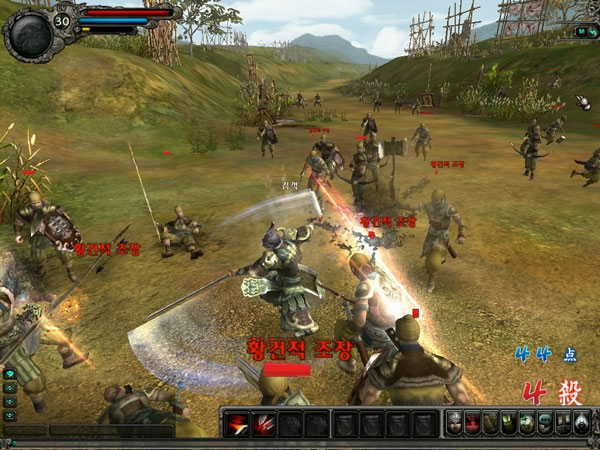Click the small green-lit toggle below the sky
This screenshot has height=450, width=600.
[581, 31]
